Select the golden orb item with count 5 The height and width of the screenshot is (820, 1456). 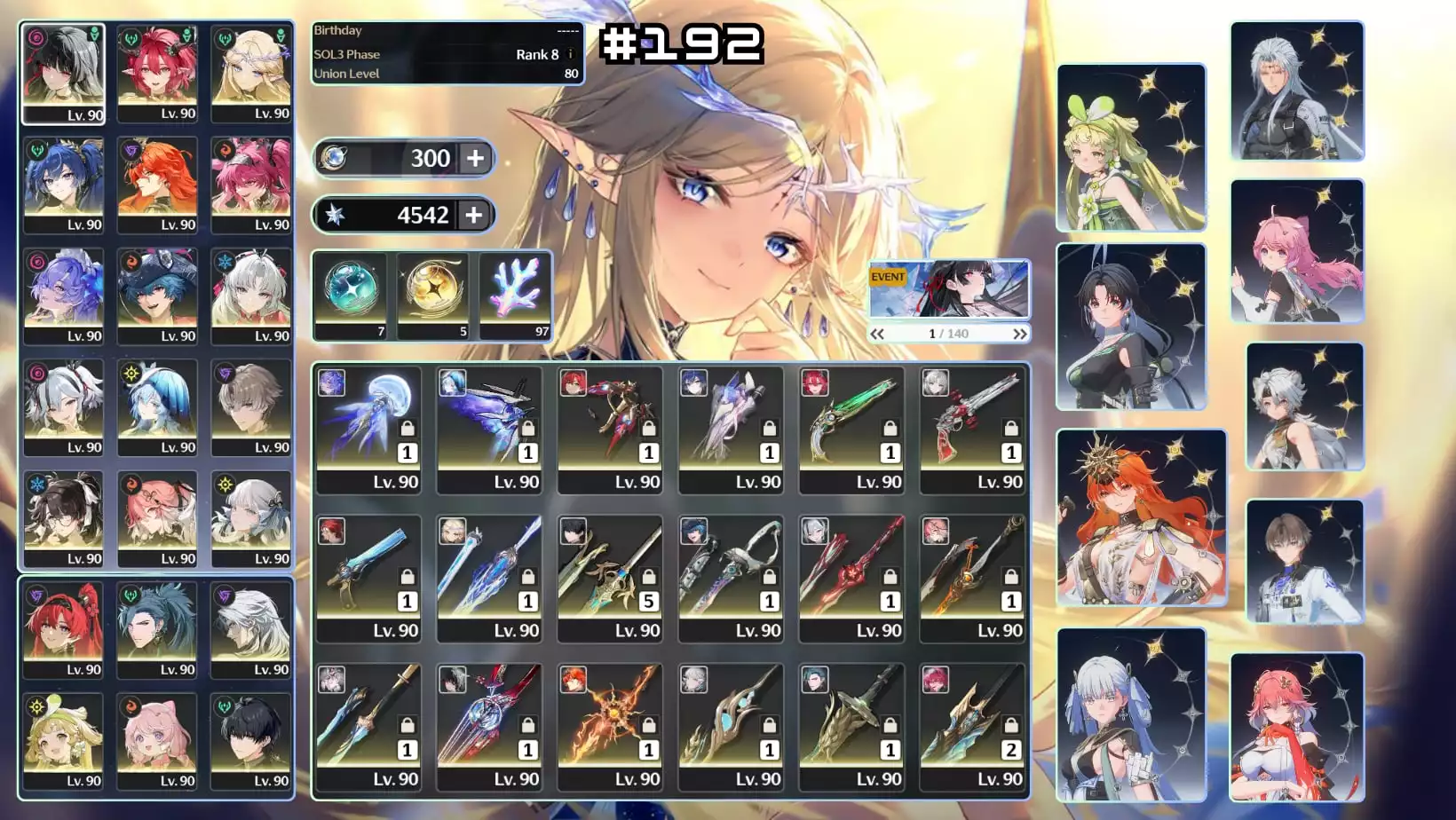tap(433, 295)
